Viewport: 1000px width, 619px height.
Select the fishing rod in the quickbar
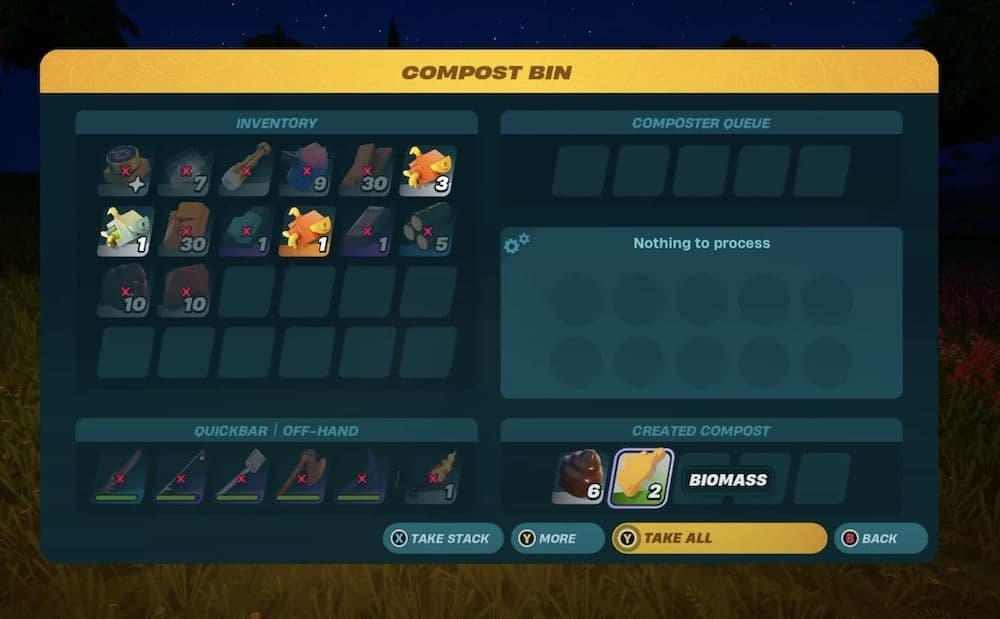[184, 477]
